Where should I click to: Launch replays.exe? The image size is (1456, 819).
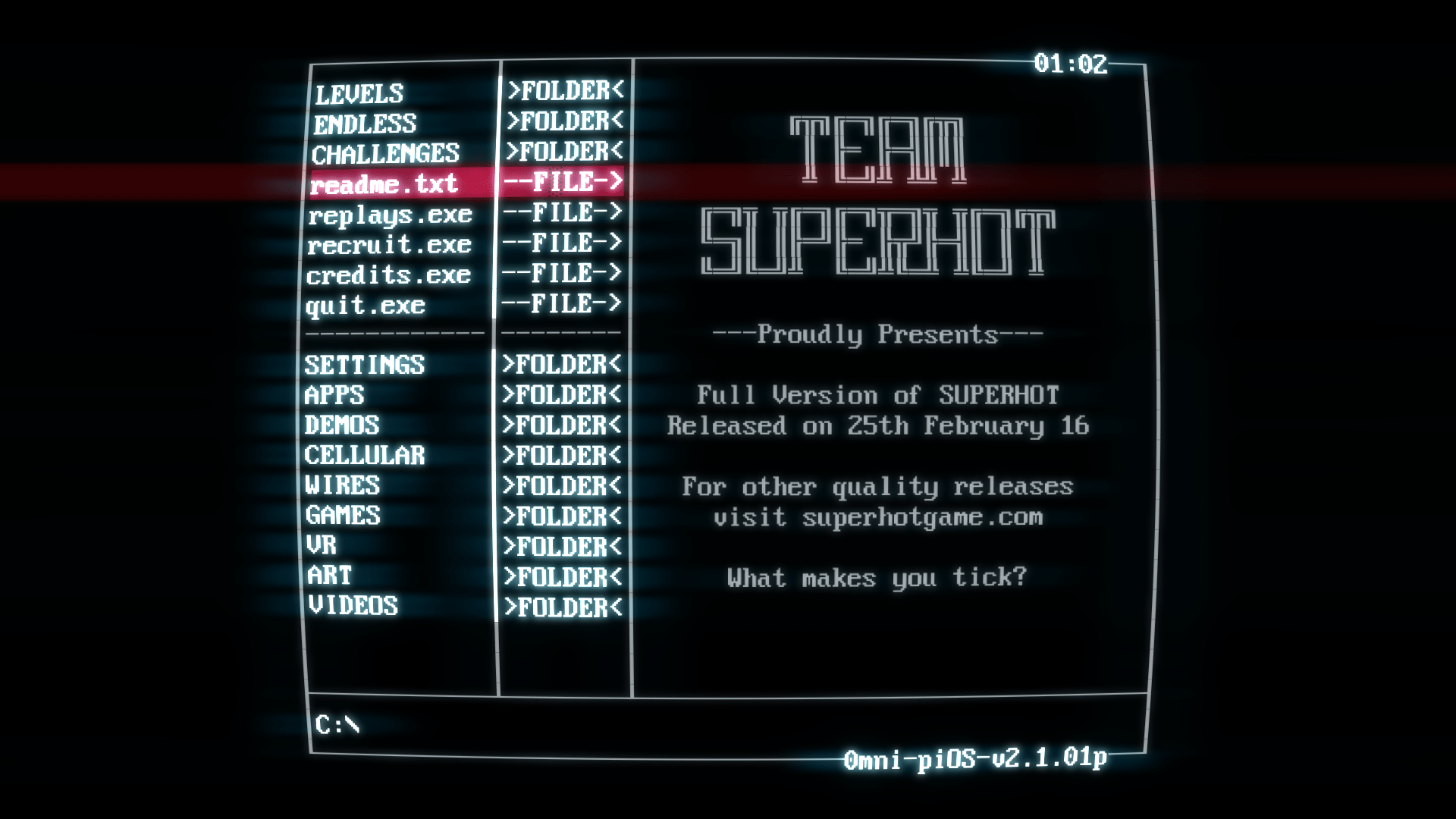(391, 214)
